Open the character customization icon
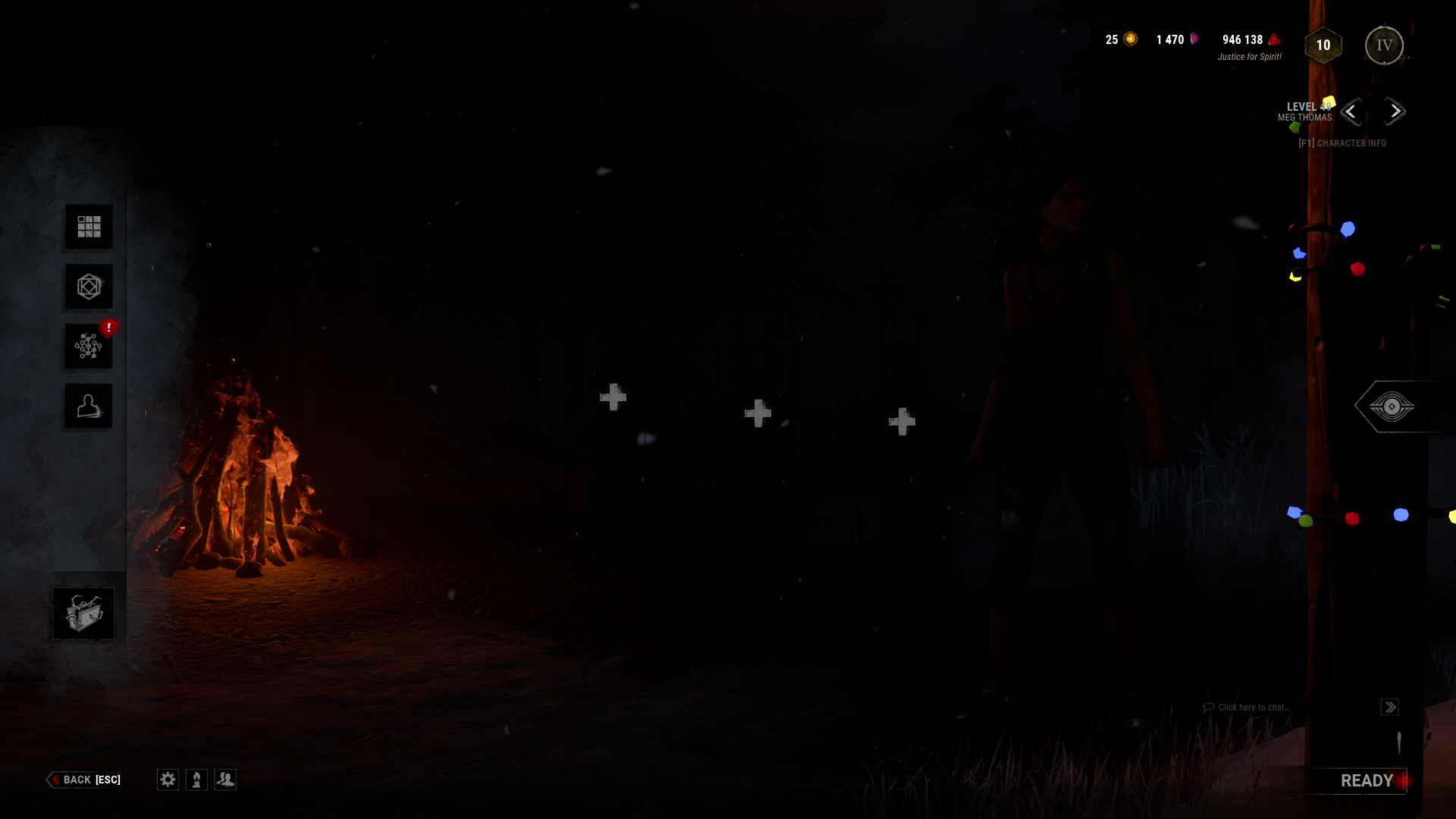Viewport: 1456px width, 819px height. (88, 405)
